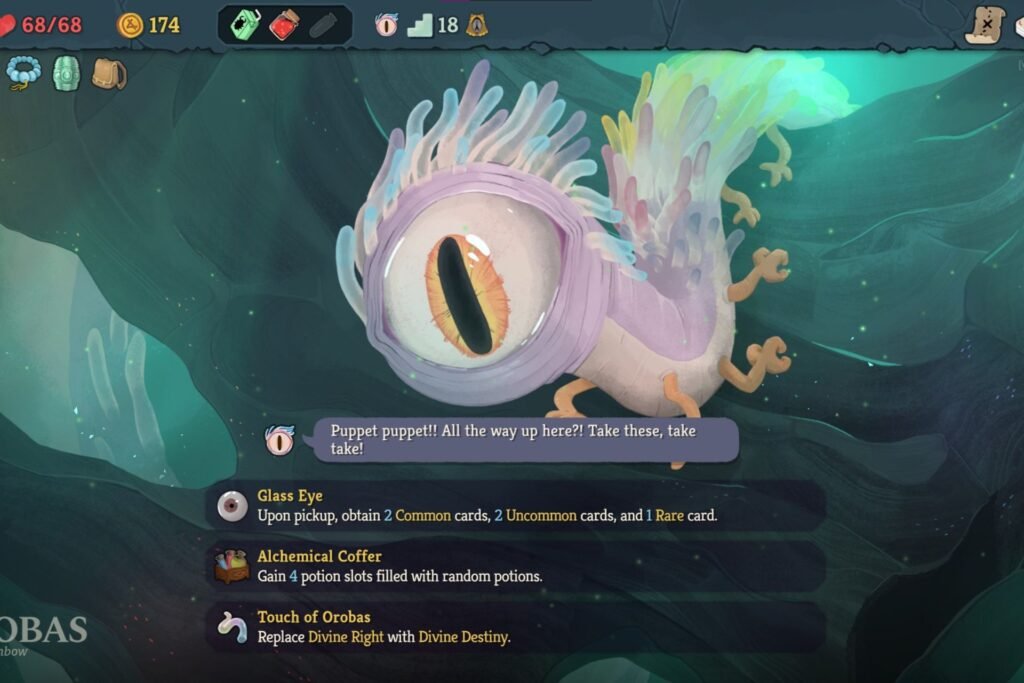The width and height of the screenshot is (1024, 683).
Task: Inspect the blue bead bracelet relic
Action: pyautogui.click(x=22, y=73)
